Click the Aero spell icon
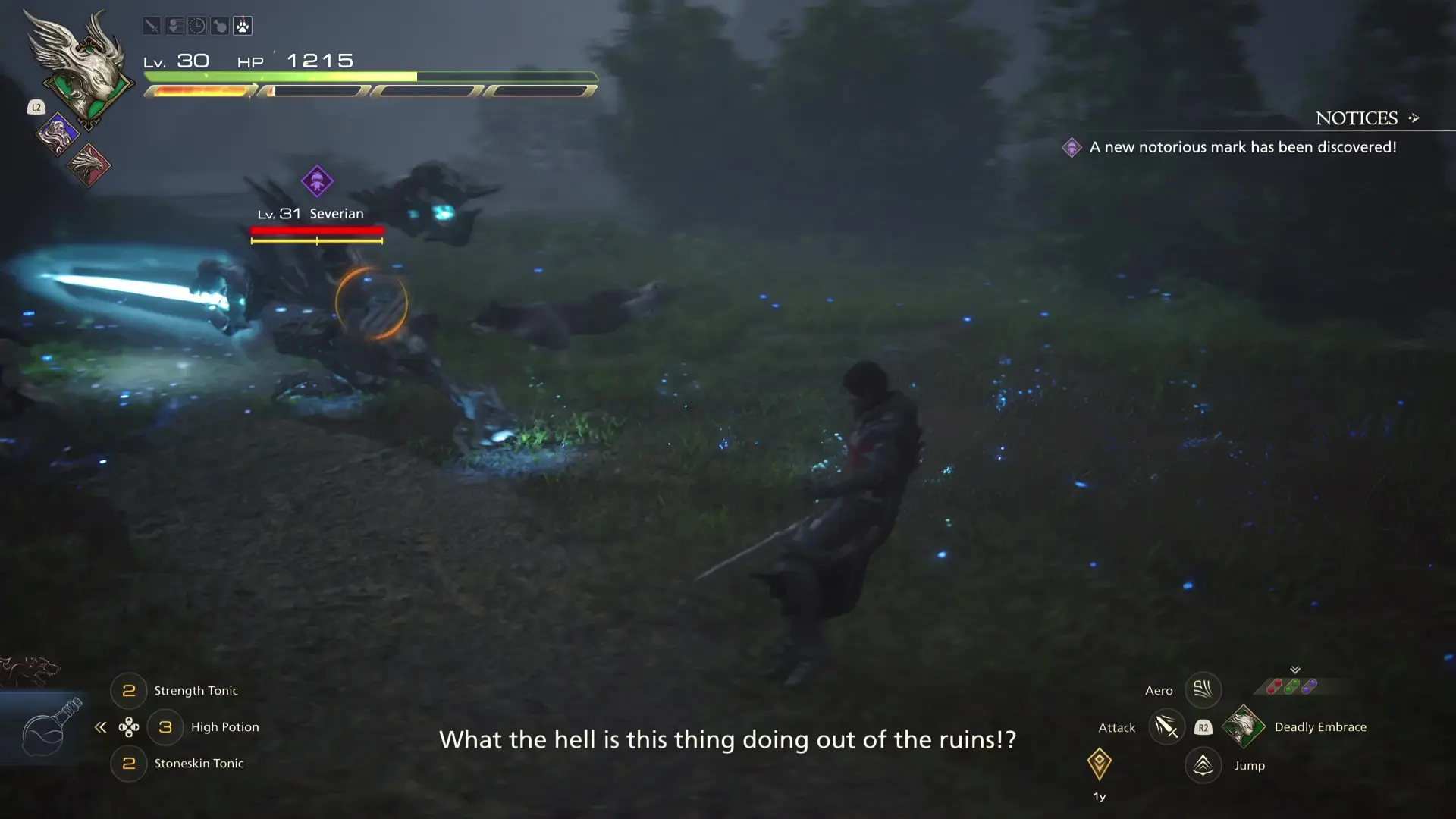 (1203, 689)
